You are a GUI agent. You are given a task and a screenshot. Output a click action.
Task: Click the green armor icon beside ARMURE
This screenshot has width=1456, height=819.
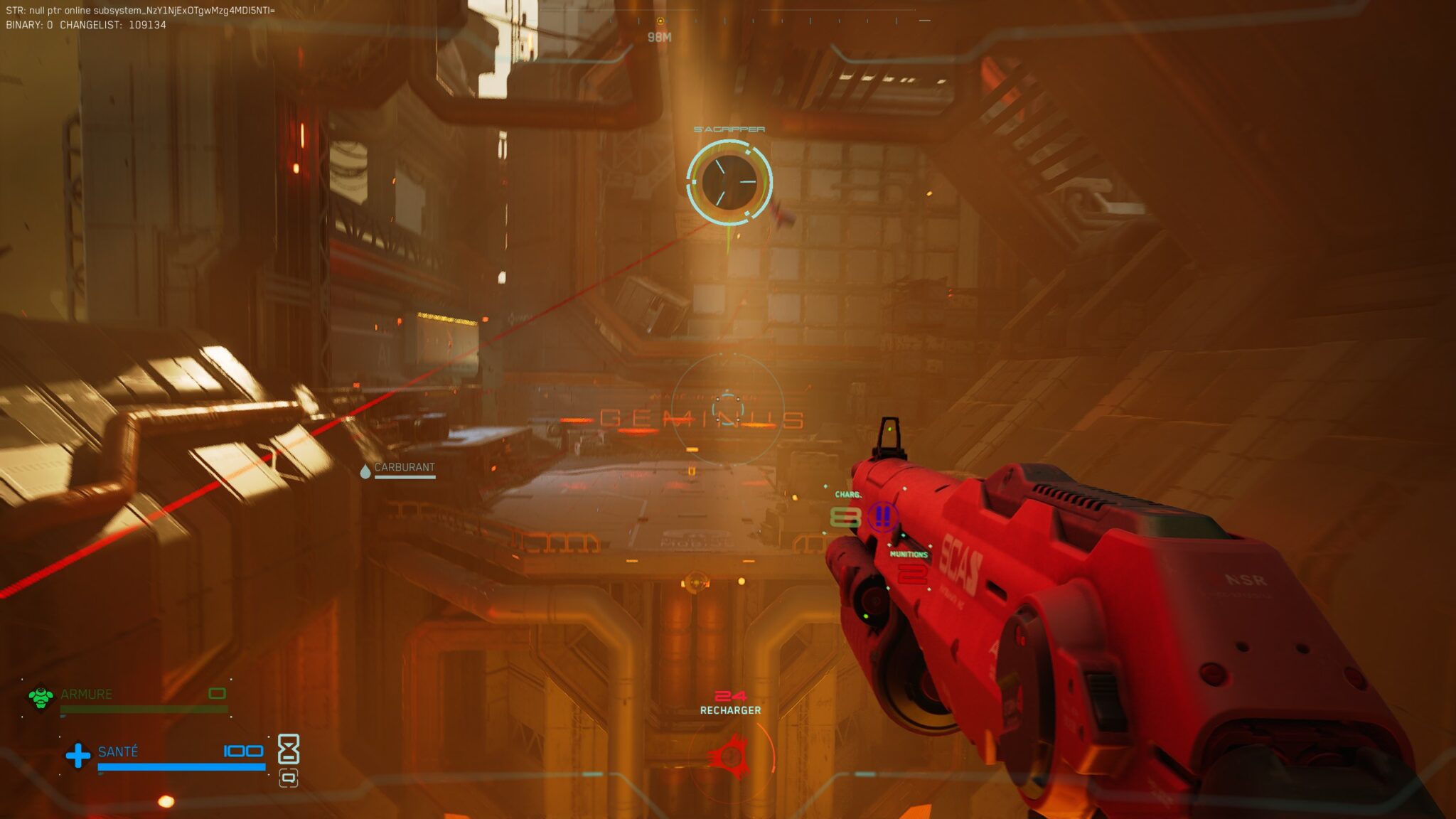[41, 697]
